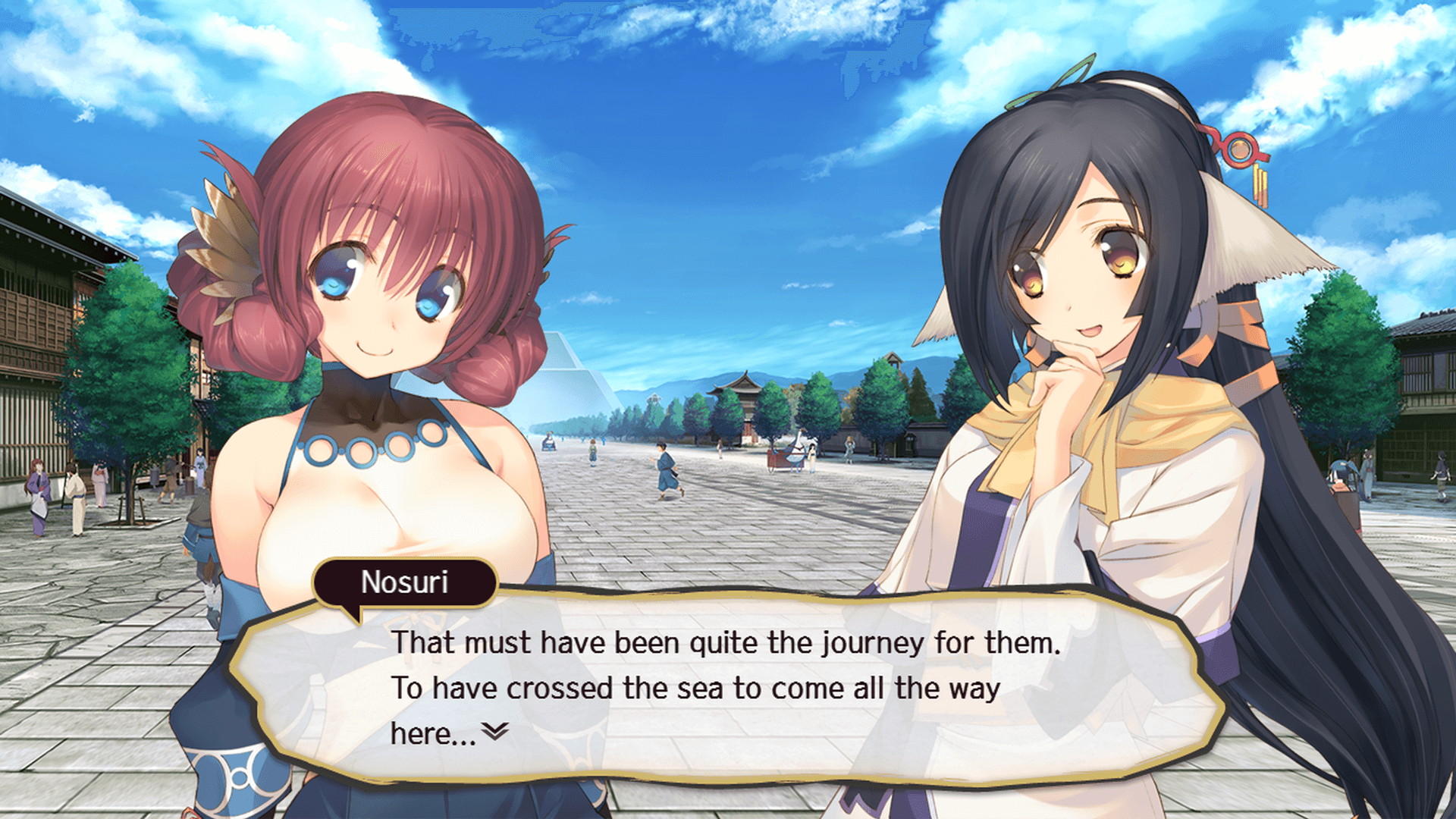Click the wooden building on the left edge
Viewport: 1456px width, 819px height.
click(x=45, y=303)
